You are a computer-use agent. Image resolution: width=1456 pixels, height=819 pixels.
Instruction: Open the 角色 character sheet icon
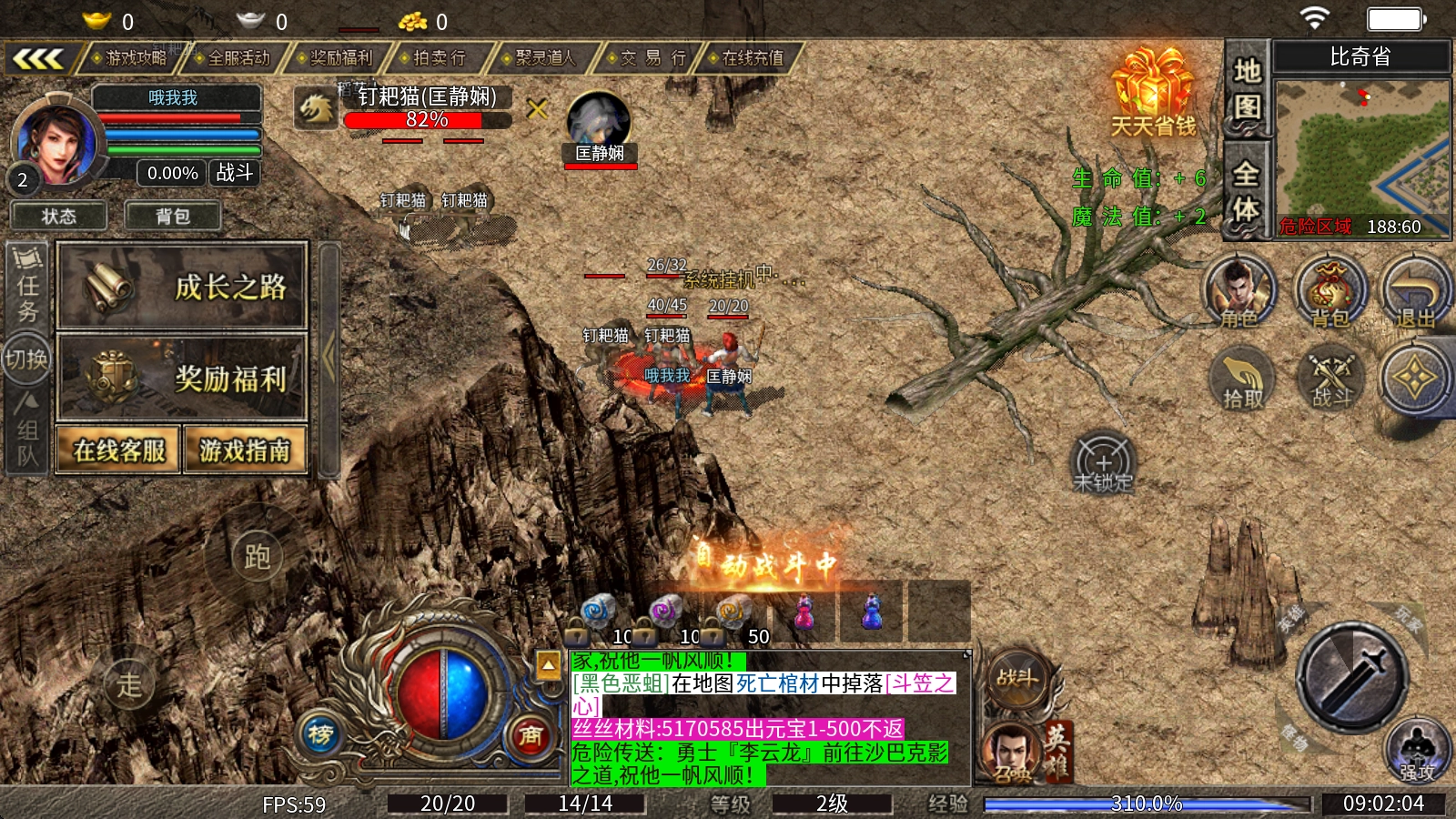[x=1239, y=291]
